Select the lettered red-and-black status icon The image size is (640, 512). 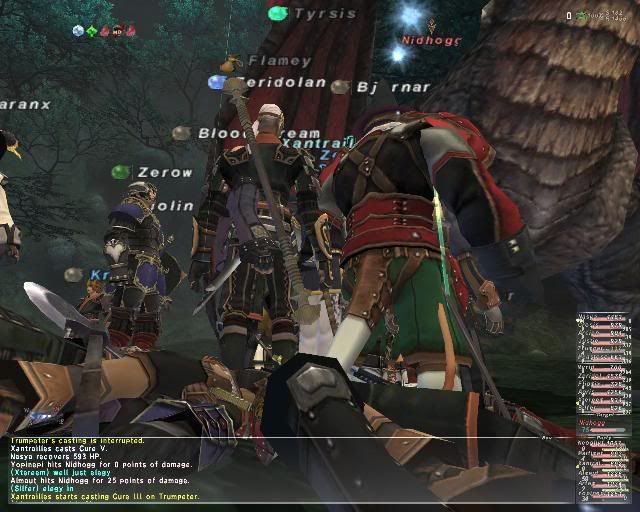click(118, 31)
